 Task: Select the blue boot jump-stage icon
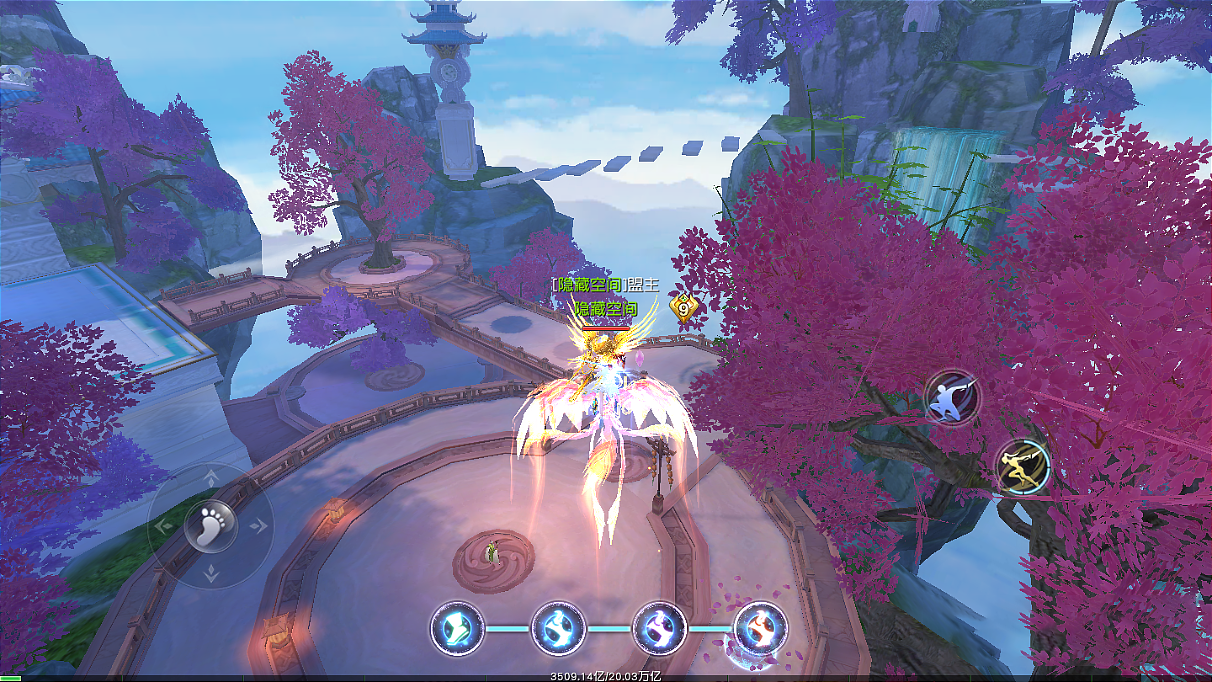(x=558, y=629)
